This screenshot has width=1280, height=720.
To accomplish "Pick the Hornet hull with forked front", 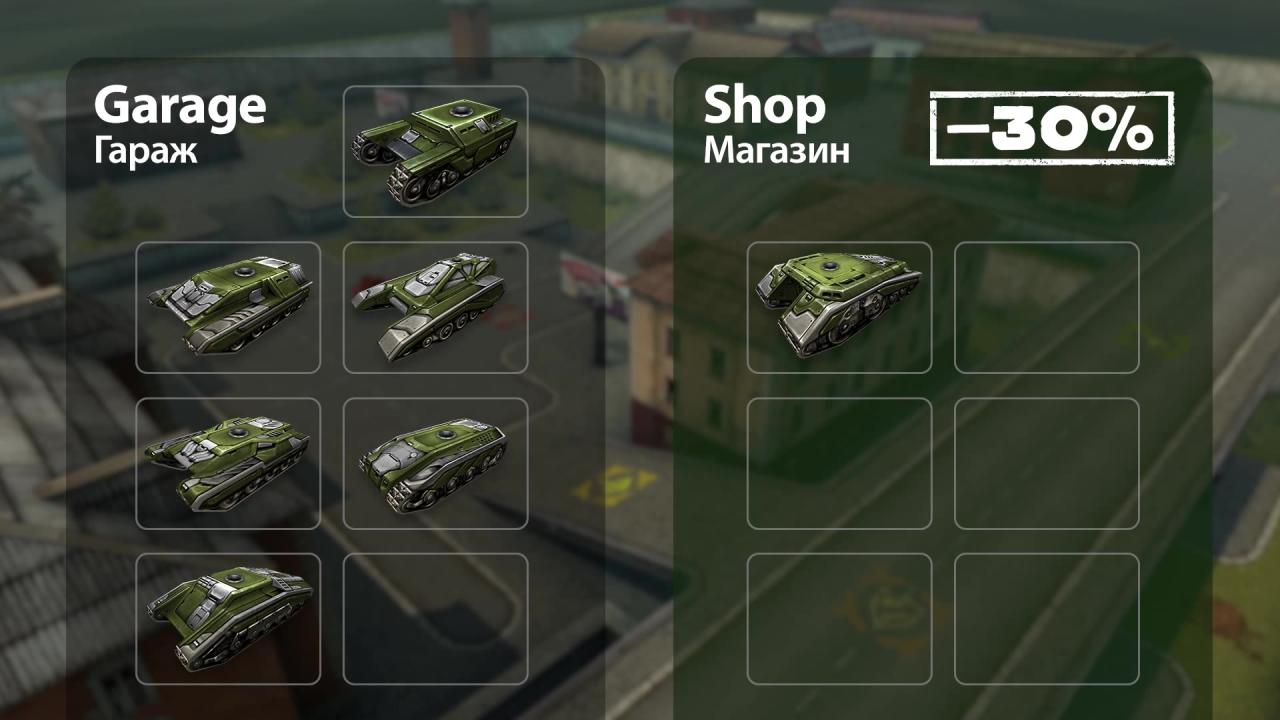I will (x=435, y=307).
